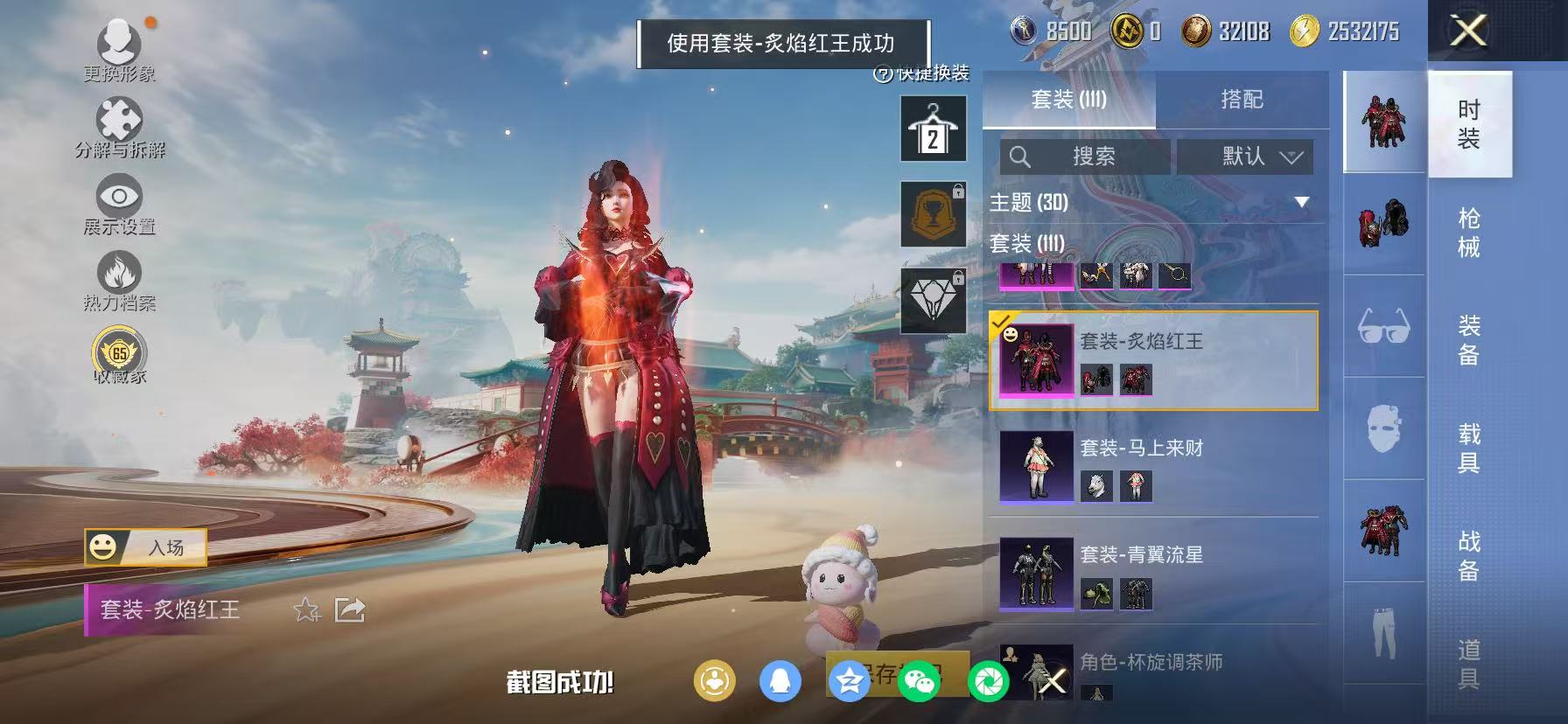Select the trophy emblem slot

click(x=933, y=214)
